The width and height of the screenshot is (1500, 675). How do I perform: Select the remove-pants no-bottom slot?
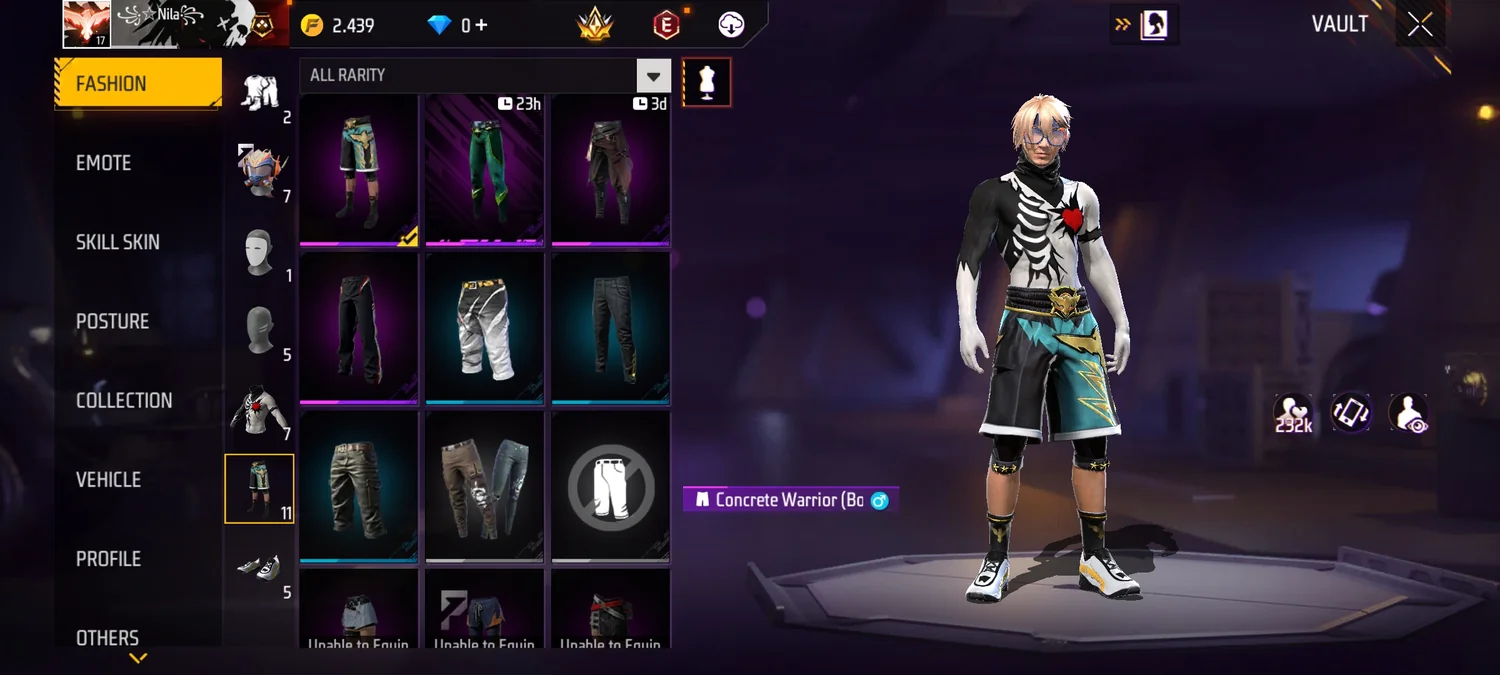point(611,487)
